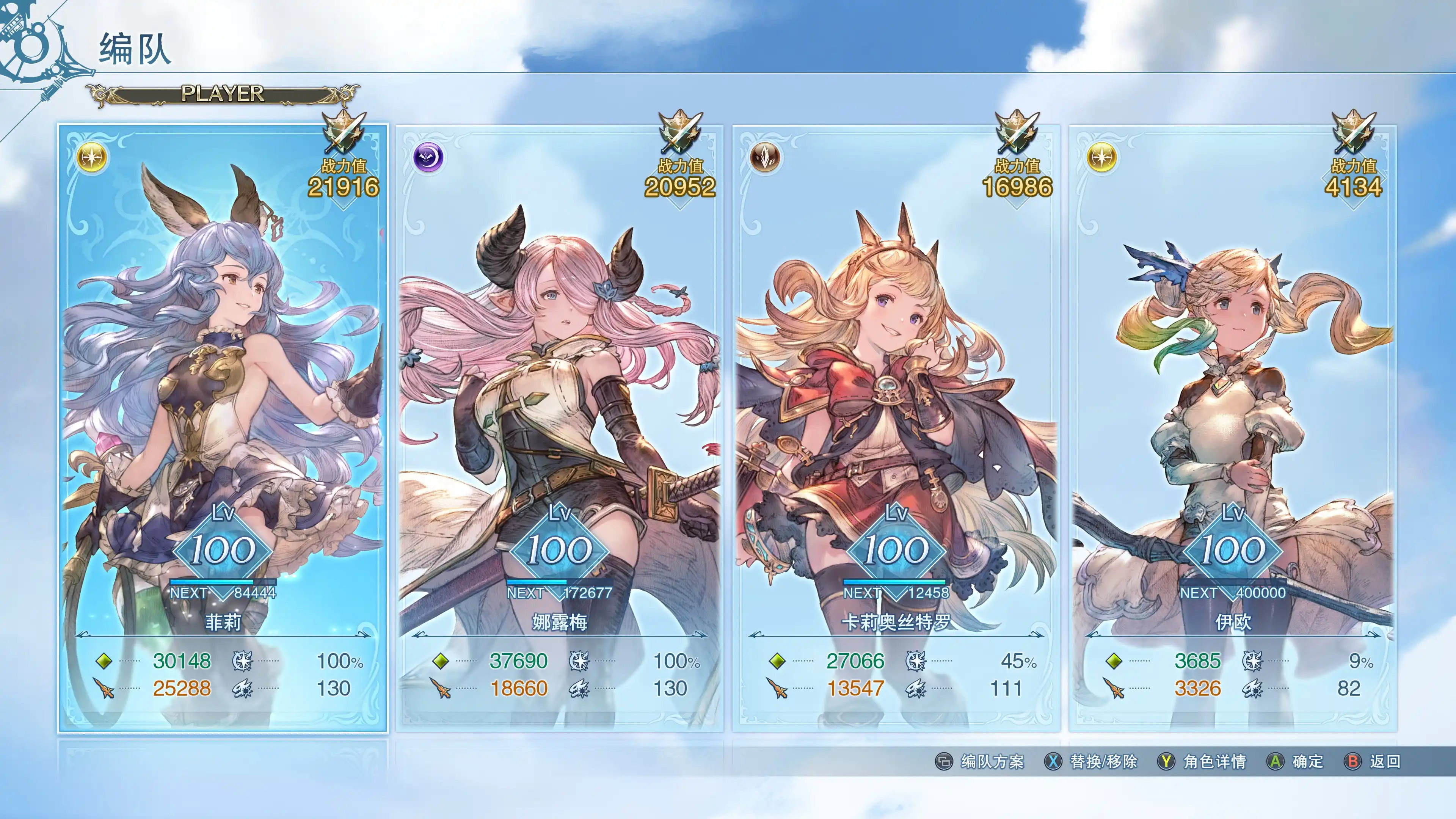This screenshot has width=1456, height=819.
Task: Open 编队方案 team presets
Action: (981, 761)
